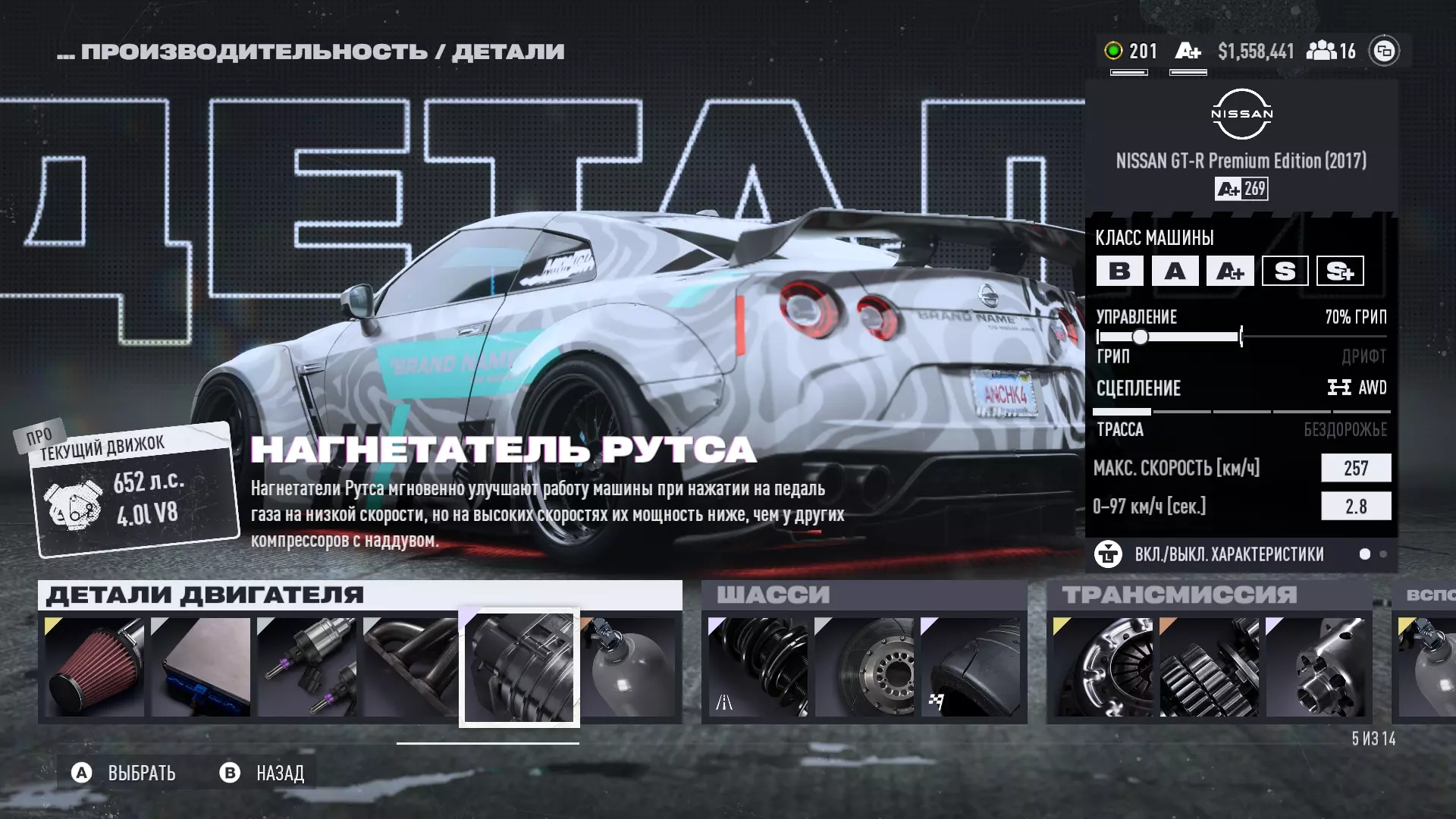Switch to car class S

[1285, 271]
